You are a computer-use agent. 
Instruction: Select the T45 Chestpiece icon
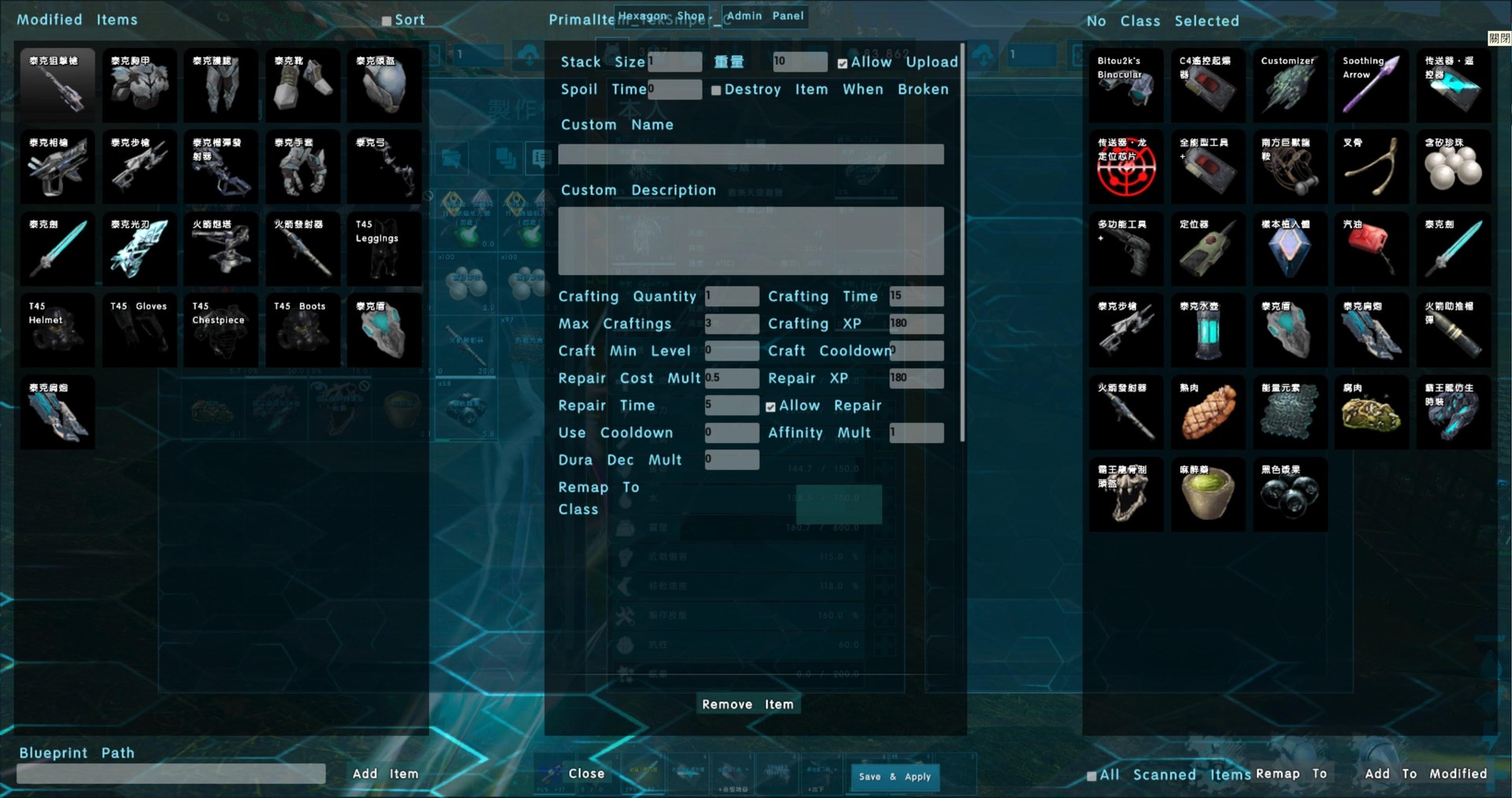[220, 330]
